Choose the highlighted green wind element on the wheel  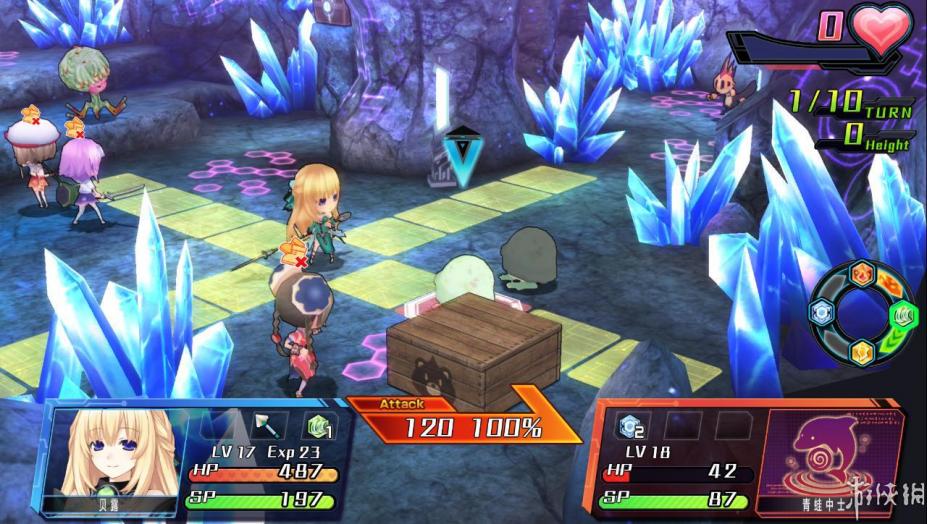tap(900, 313)
